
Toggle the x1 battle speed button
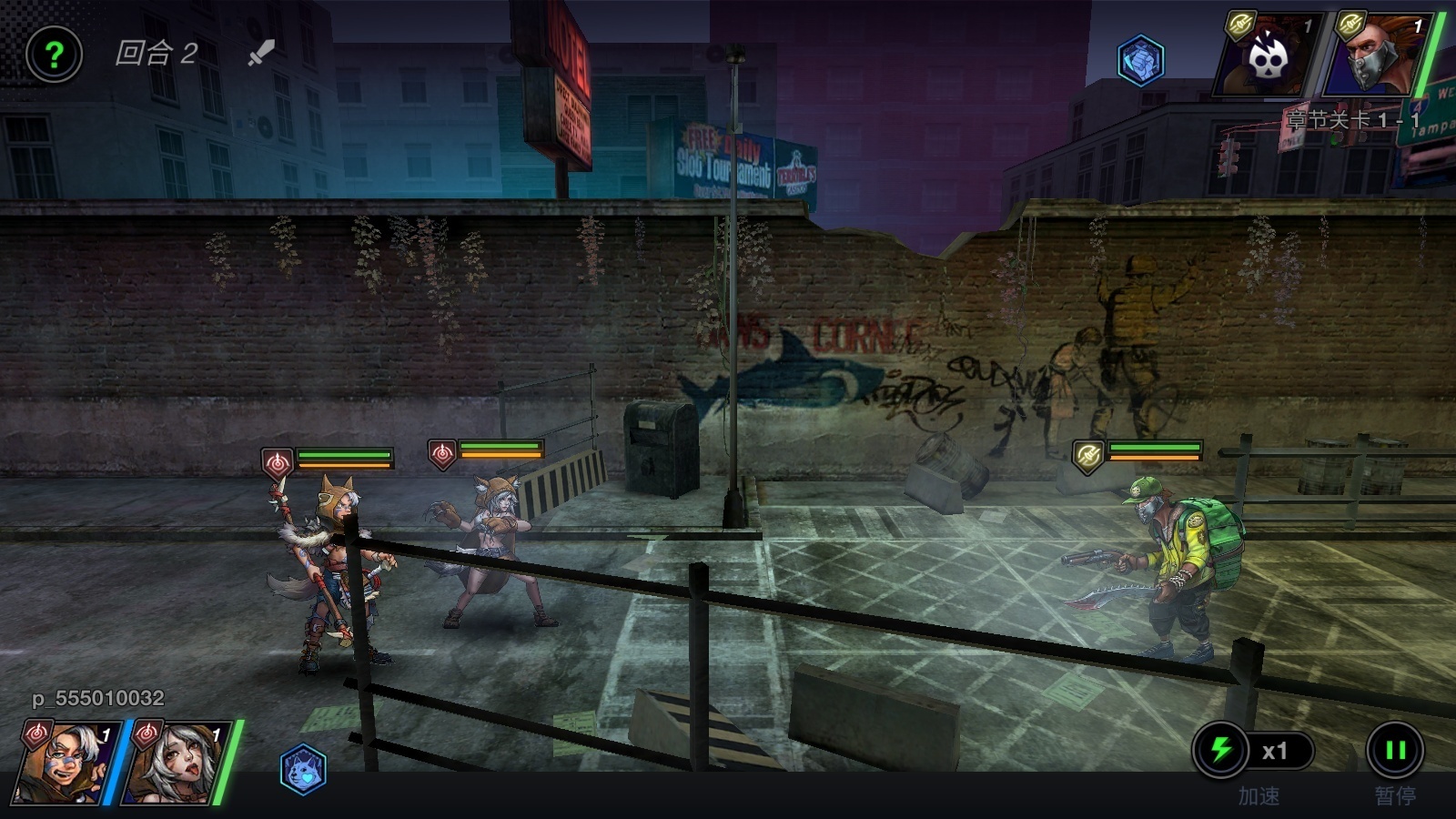[x=1254, y=751]
